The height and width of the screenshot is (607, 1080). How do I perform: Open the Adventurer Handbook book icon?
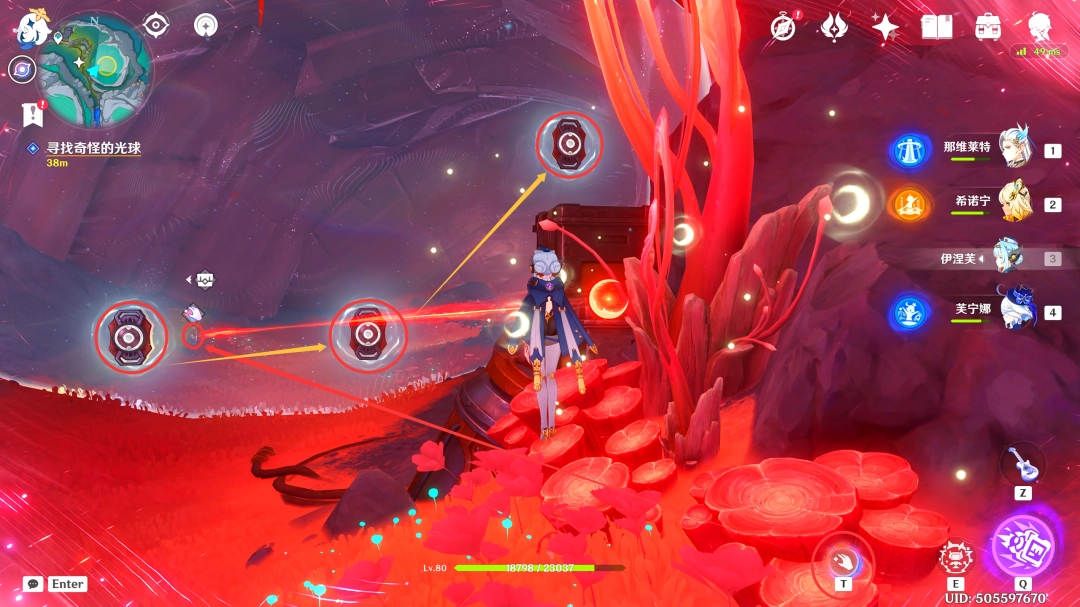pyautogui.click(x=936, y=27)
